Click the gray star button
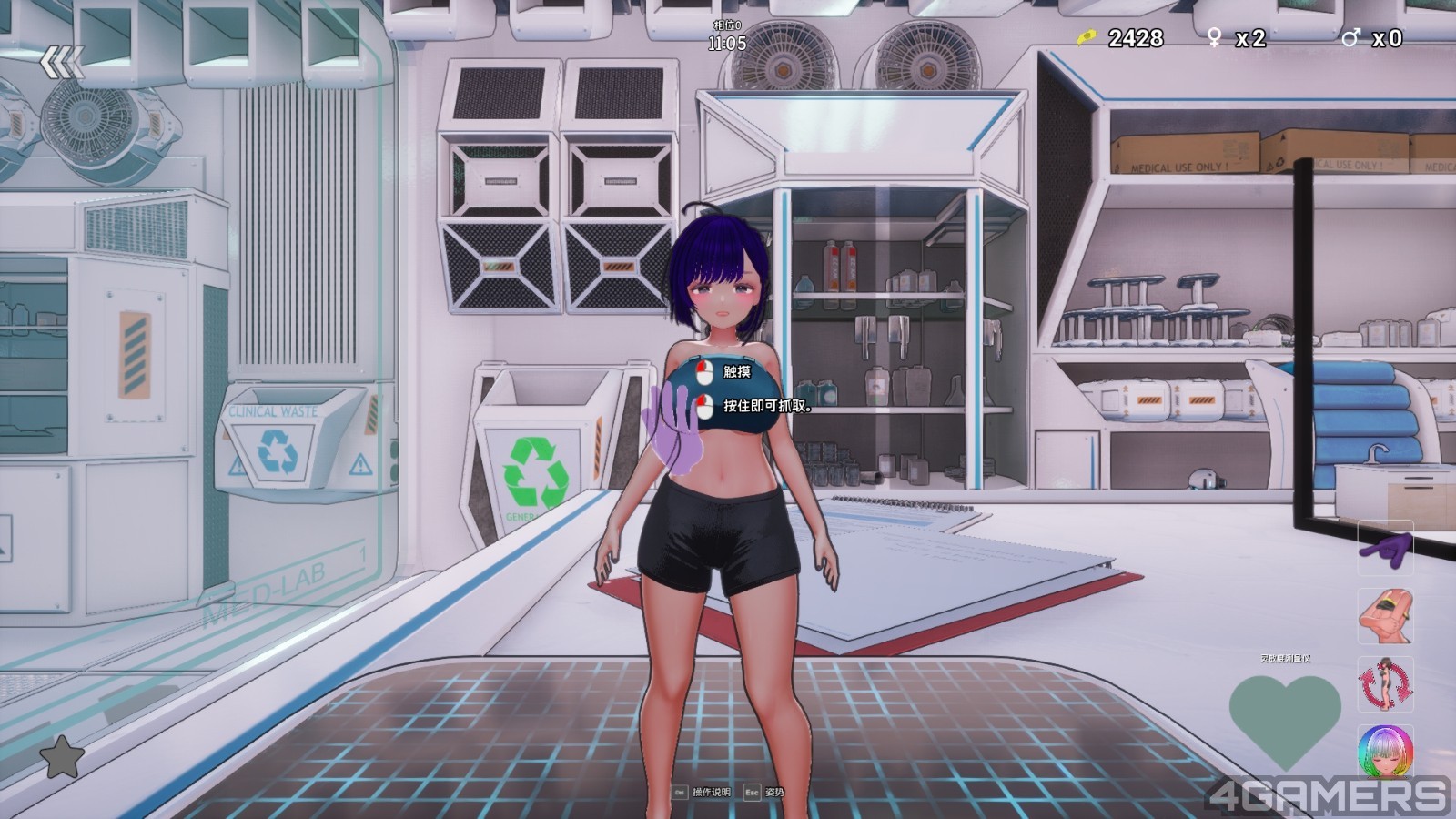The height and width of the screenshot is (819, 1456). 62,757
